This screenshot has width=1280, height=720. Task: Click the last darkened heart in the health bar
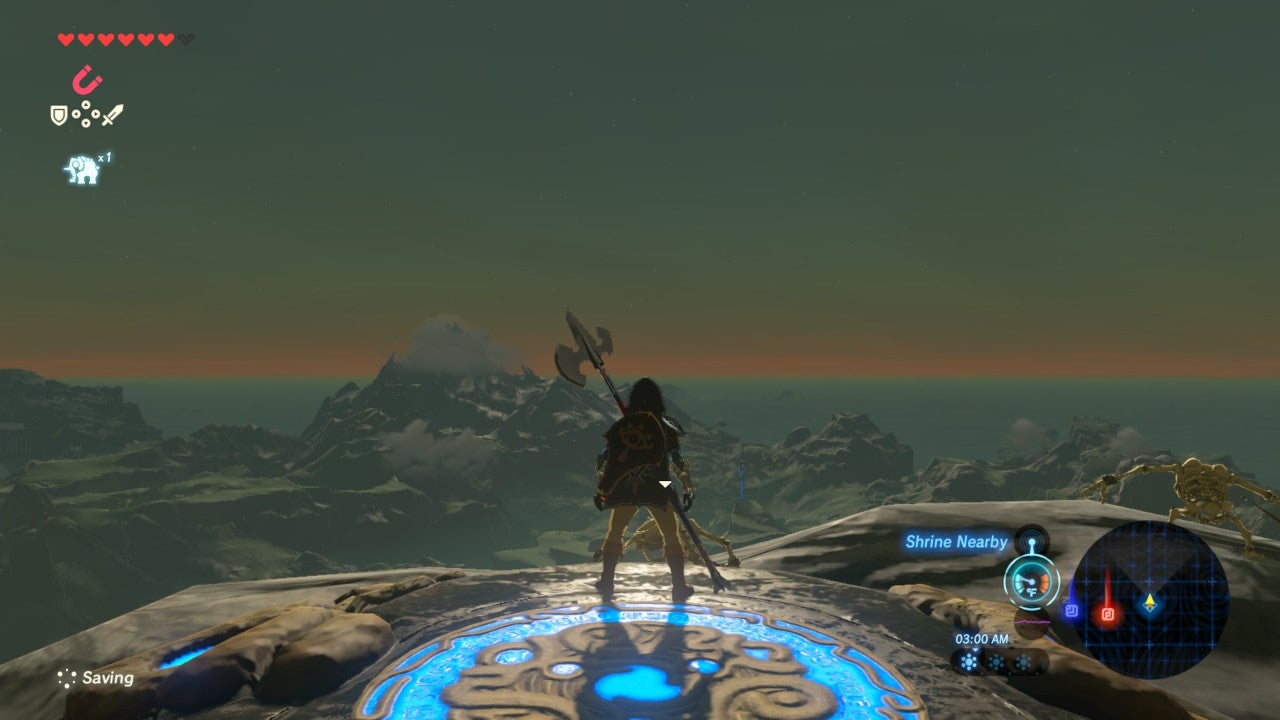click(185, 39)
